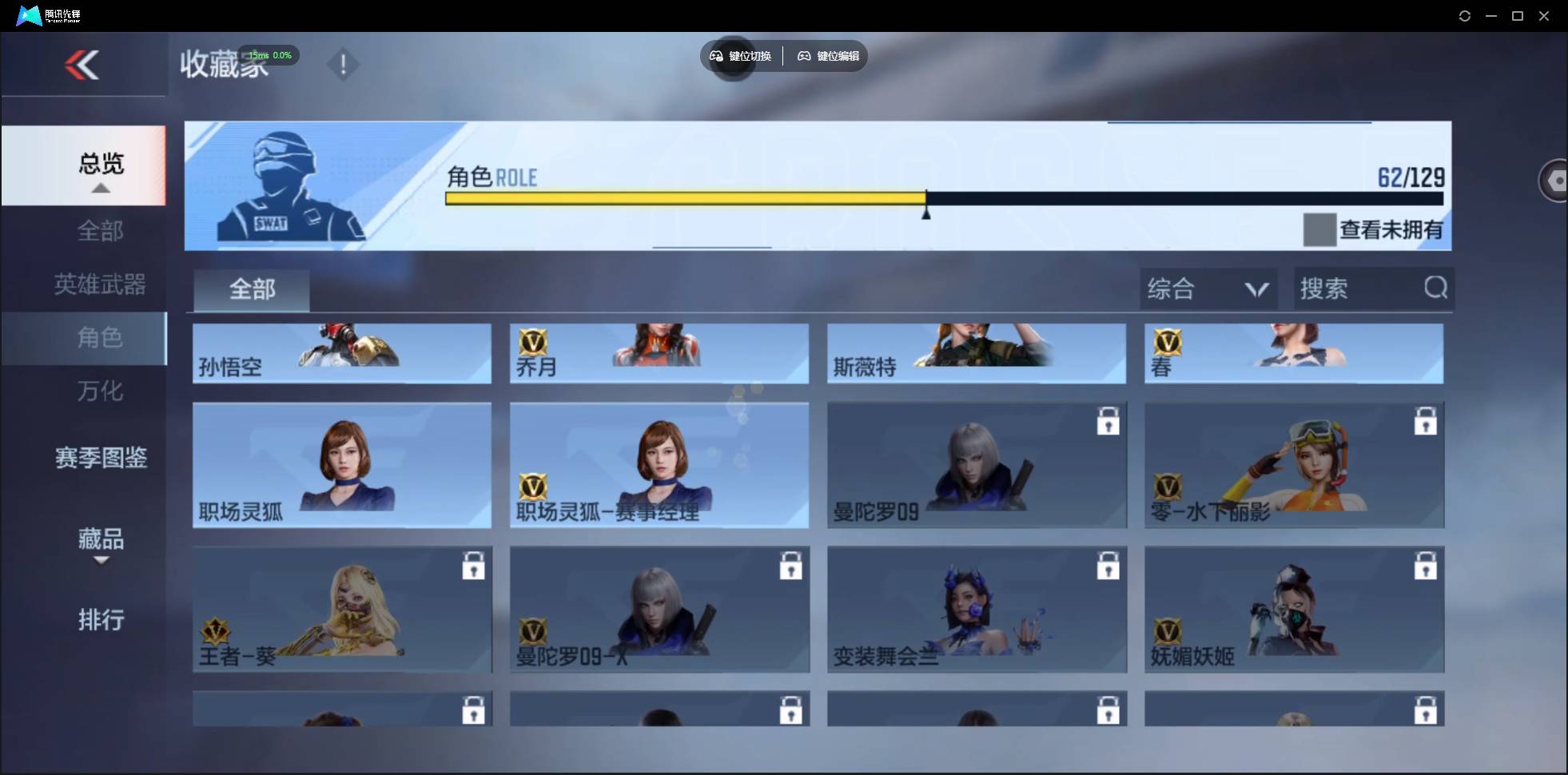Enable the 查看未拥有 checkbox
The height and width of the screenshot is (775, 1568).
pos(1320,230)
